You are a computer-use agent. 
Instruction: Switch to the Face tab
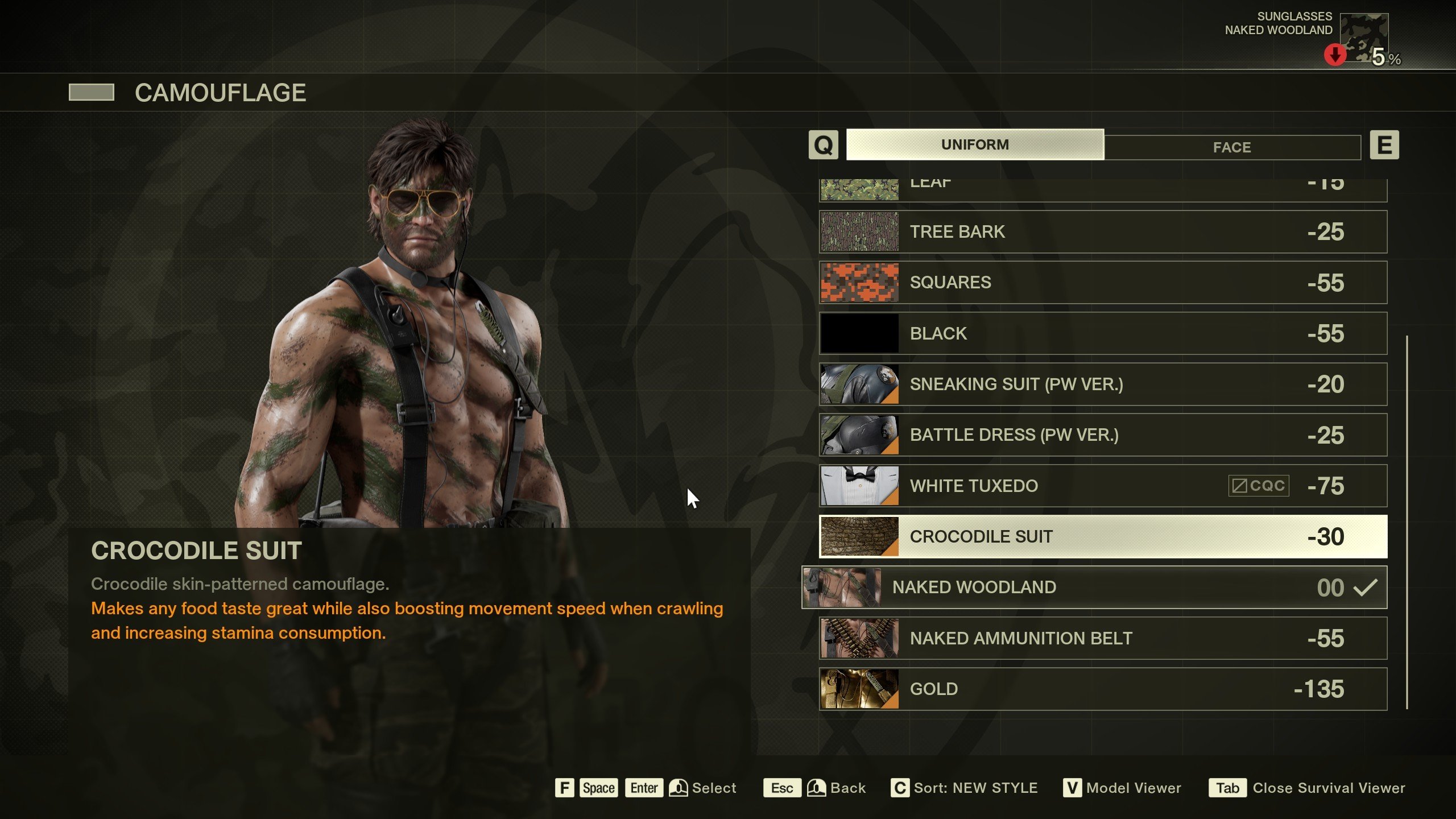coord(1232,147)
